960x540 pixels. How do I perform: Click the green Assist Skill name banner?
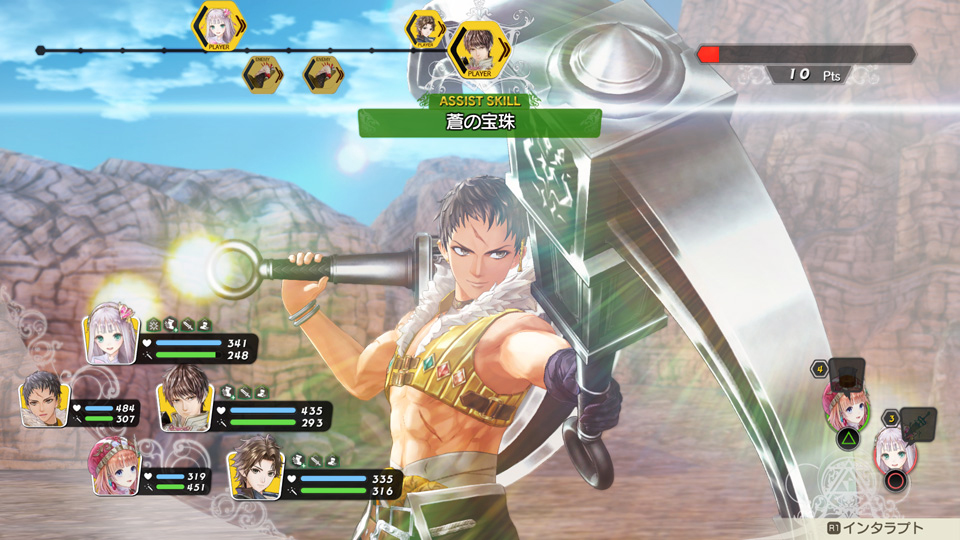tap(480, 123)
